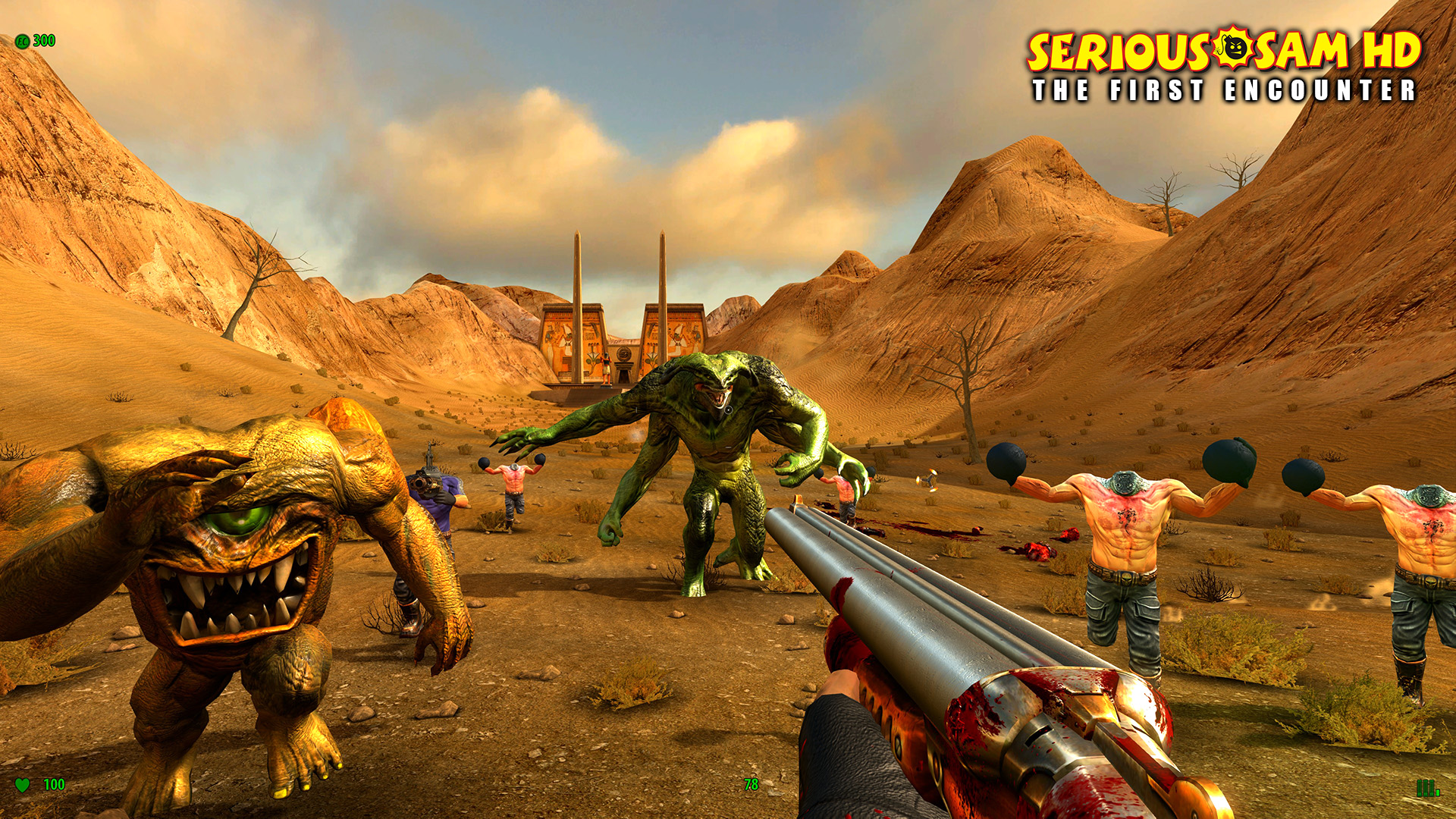The image size is (1456, 819).
Task: Click the shortest bar of the ammo indicator
Action: click(x=1438, y=793)
